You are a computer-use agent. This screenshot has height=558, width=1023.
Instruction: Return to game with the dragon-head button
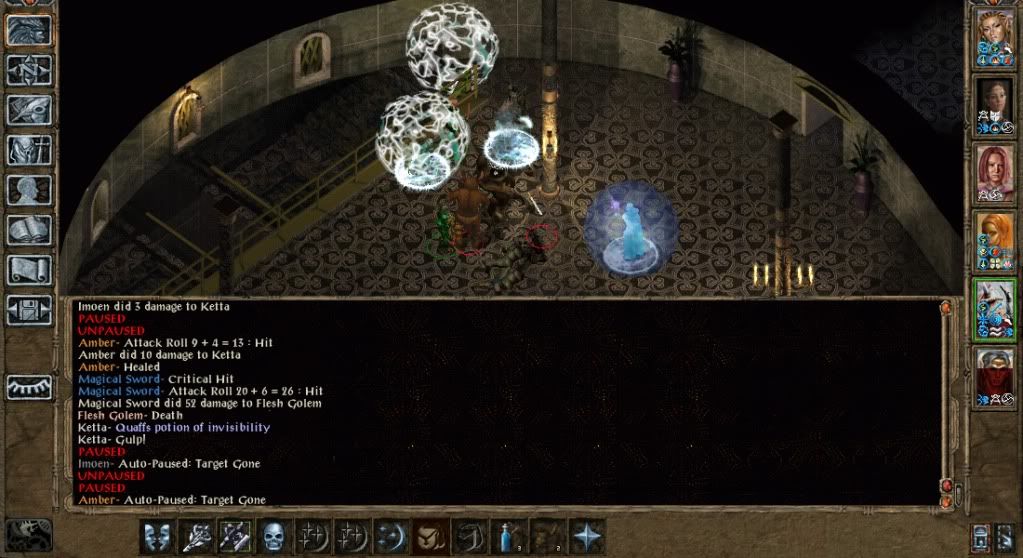click(30, 31)
